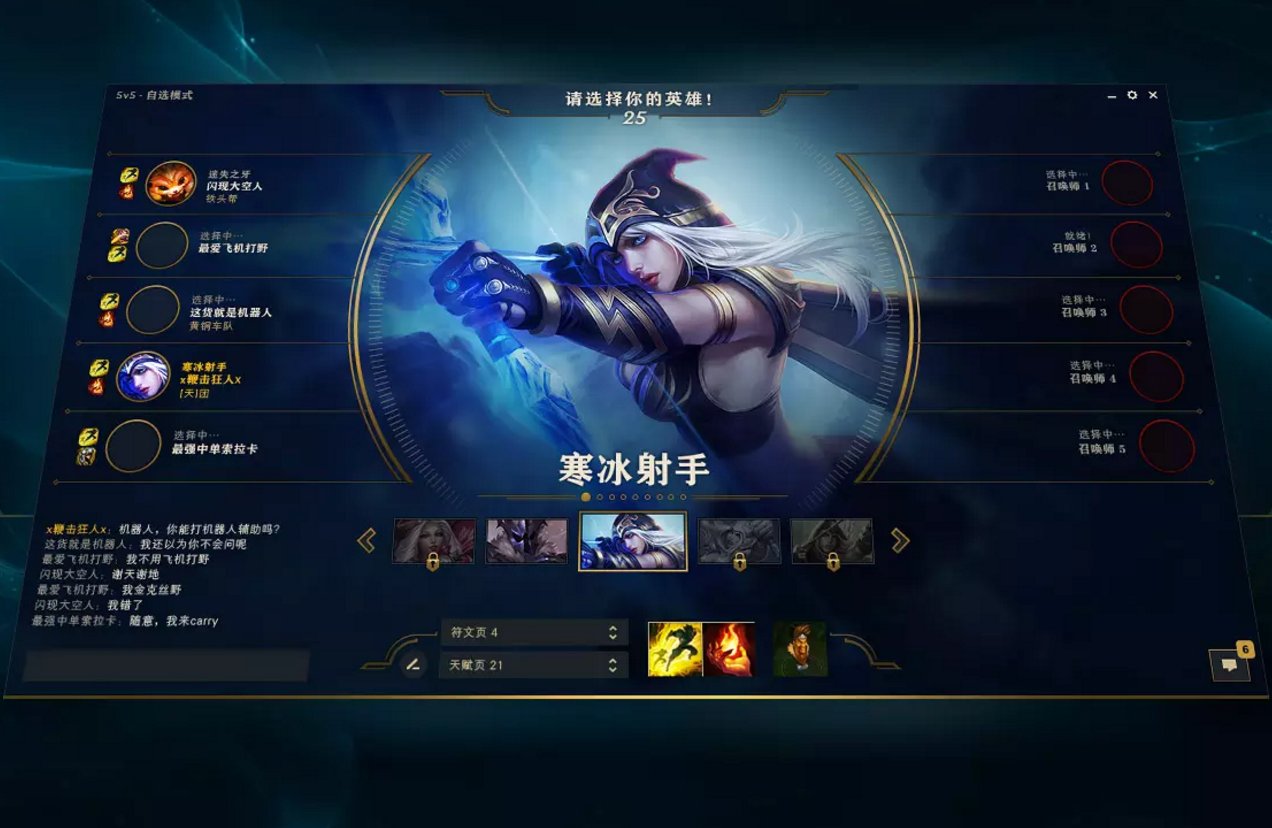Select teammate 最强中单索拉卡's empty portrait
Screen dimensions: 1272x828
coord(133,446)
